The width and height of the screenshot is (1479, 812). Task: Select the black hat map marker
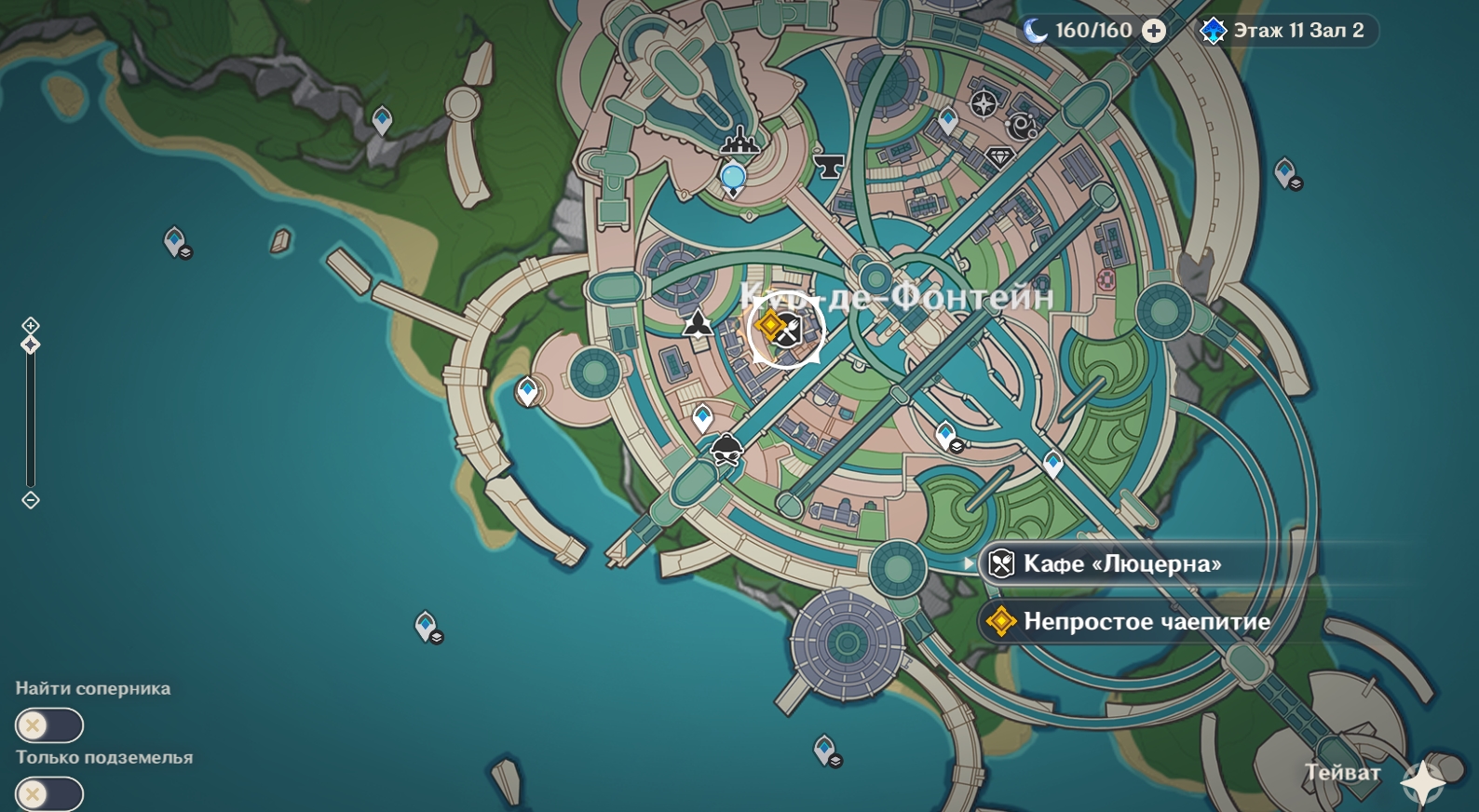point(726,449)
